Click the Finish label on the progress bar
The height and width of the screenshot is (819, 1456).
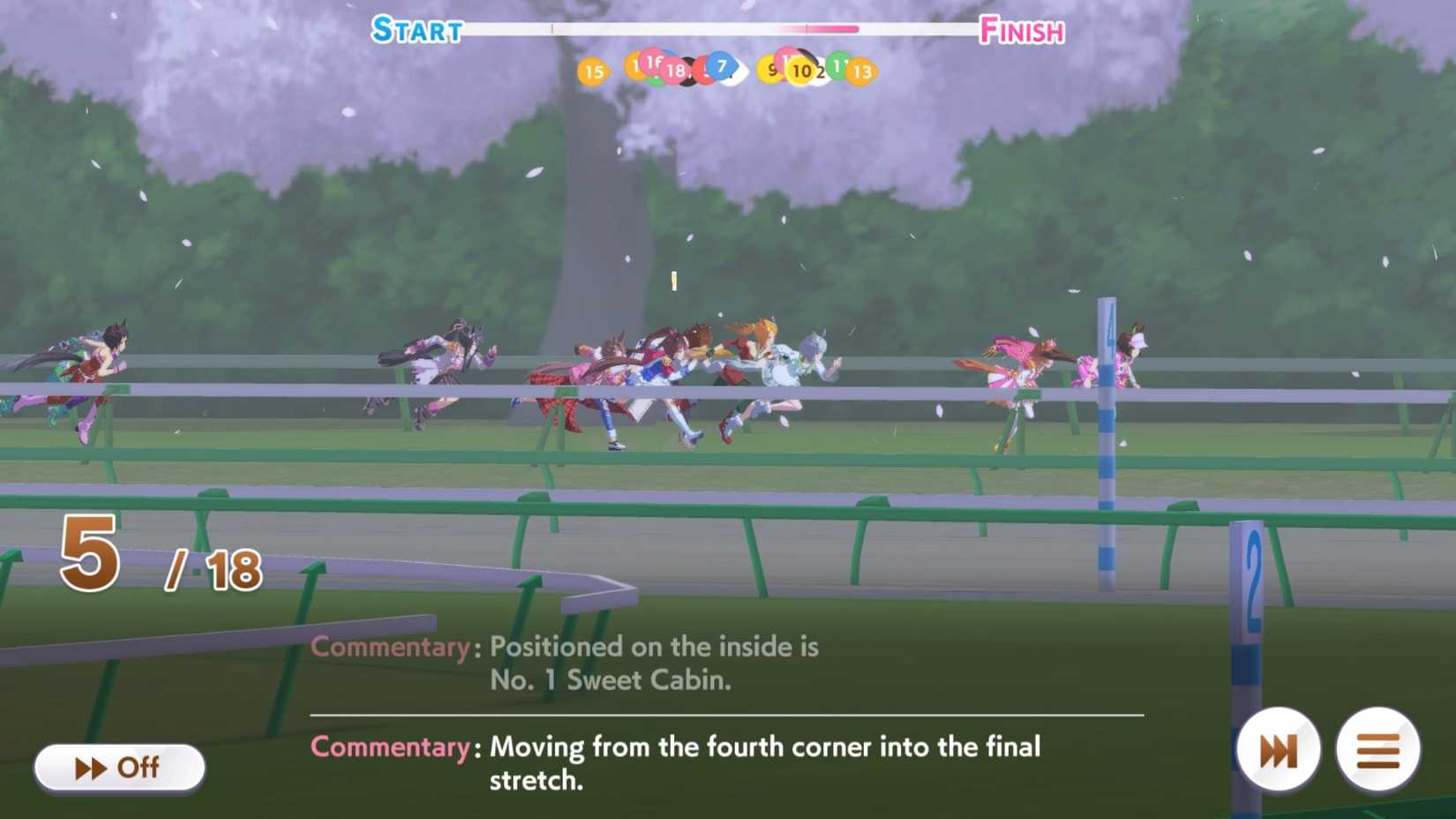(x=1024, y=30)
